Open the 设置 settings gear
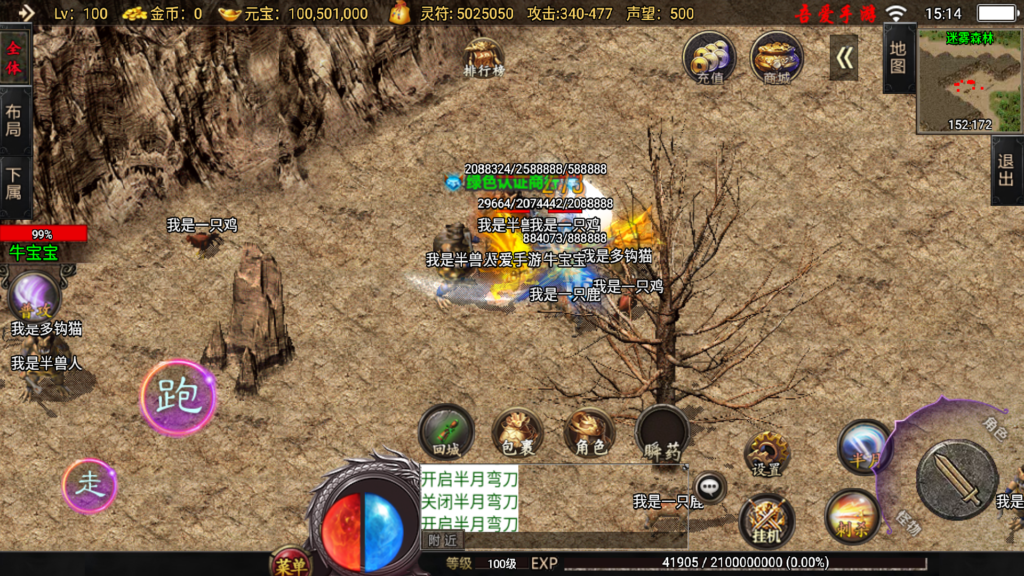This screenshot has width=1024, height=576. (767, 455)
